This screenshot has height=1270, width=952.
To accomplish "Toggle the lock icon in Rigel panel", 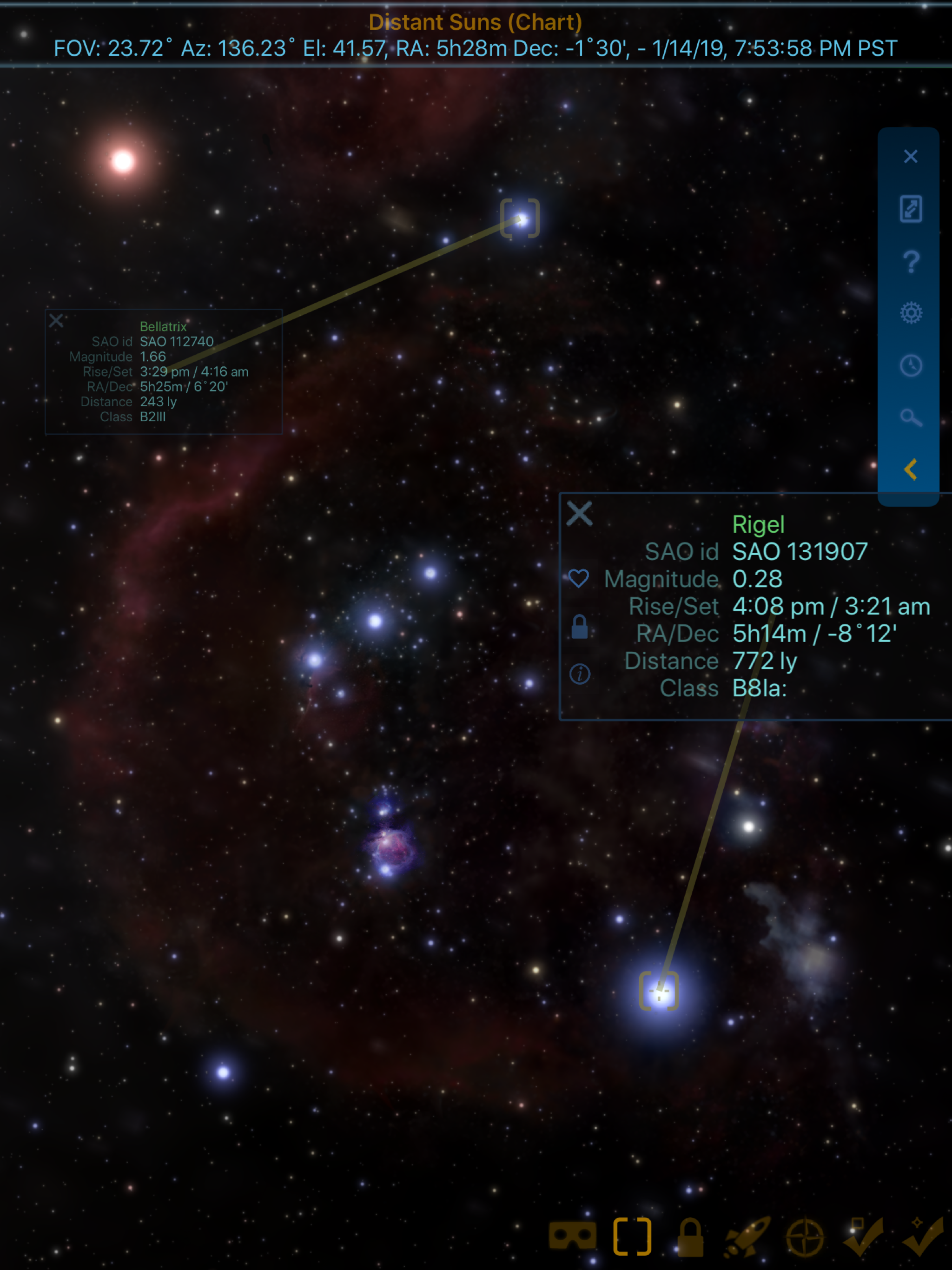I will click(x=579, y=627).
